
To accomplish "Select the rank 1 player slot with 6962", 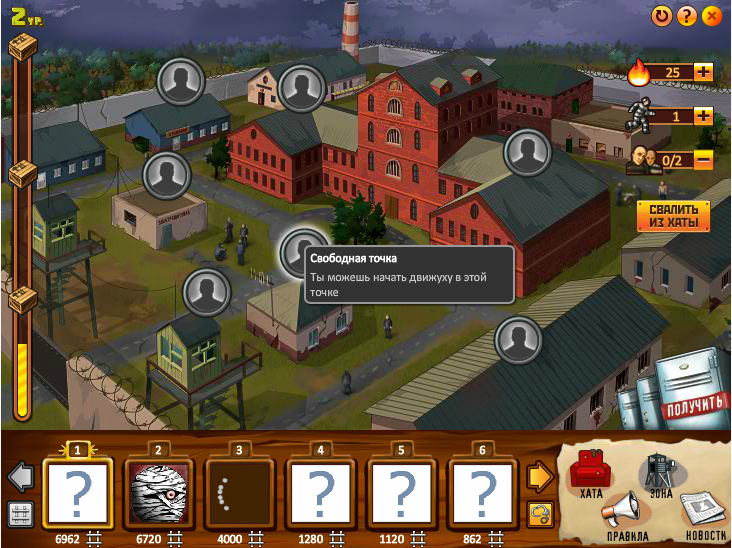I will click(75, 493).
